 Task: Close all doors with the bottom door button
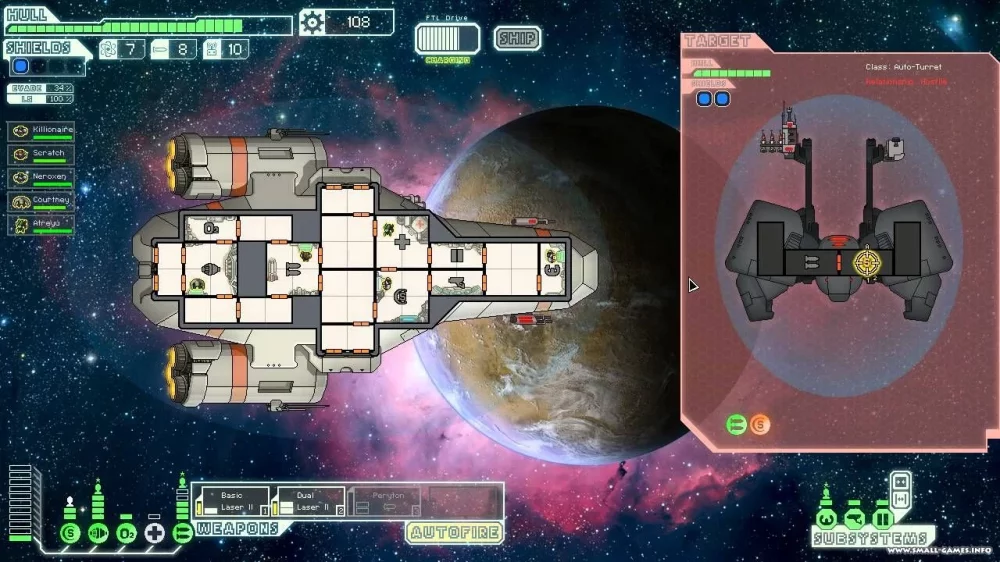pos(899,497)
